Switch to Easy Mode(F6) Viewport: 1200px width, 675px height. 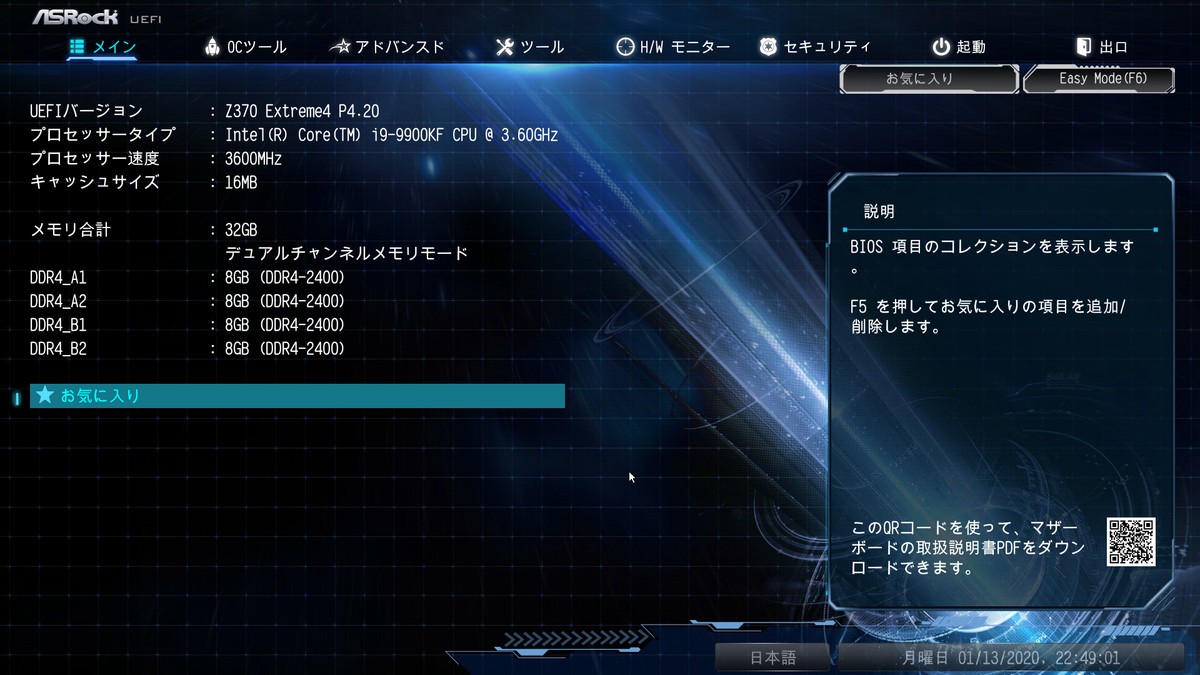1098,78
